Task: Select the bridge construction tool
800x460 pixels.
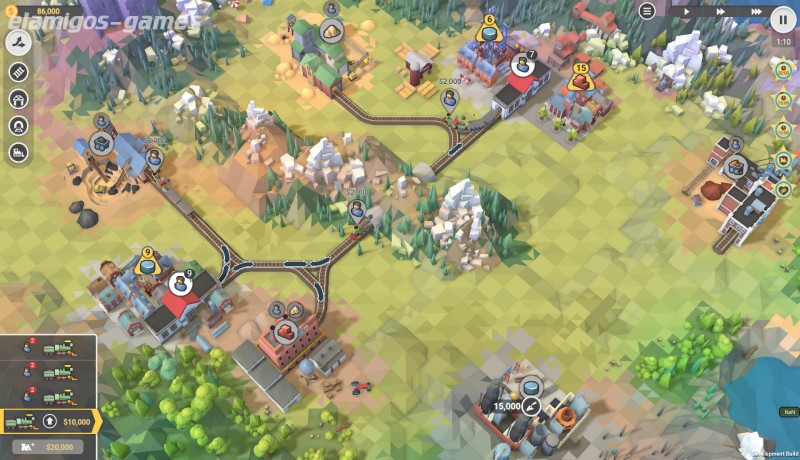Action: [19, 98]
